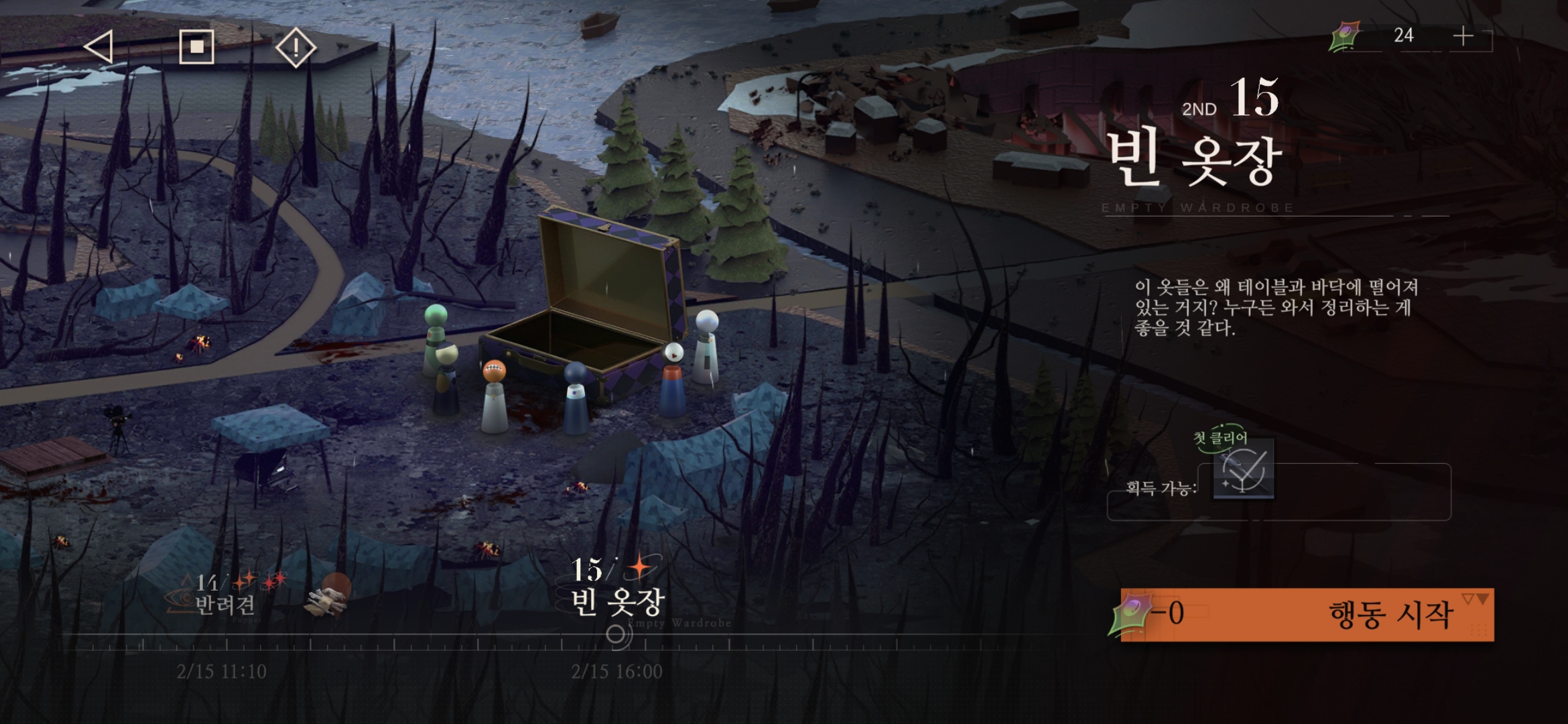The width and height of the screenshot is (1568, 724).
Task: Open the diamond exclamation info icon
Action: pos(296,47)
